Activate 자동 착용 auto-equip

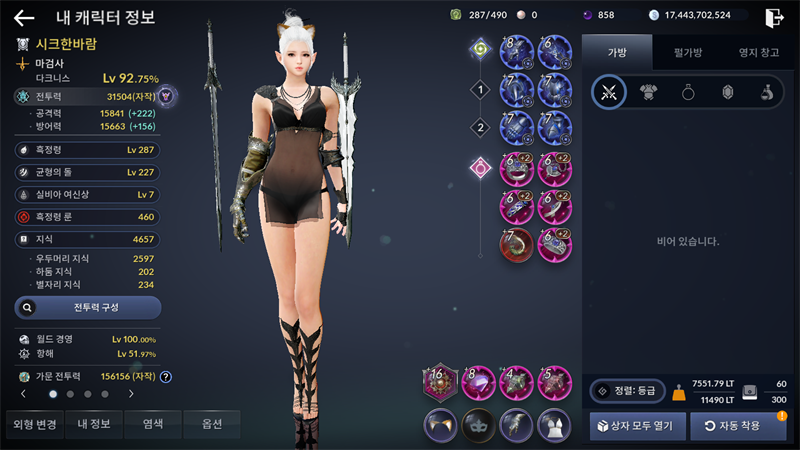pyautogui.click(x=738, y=425)
